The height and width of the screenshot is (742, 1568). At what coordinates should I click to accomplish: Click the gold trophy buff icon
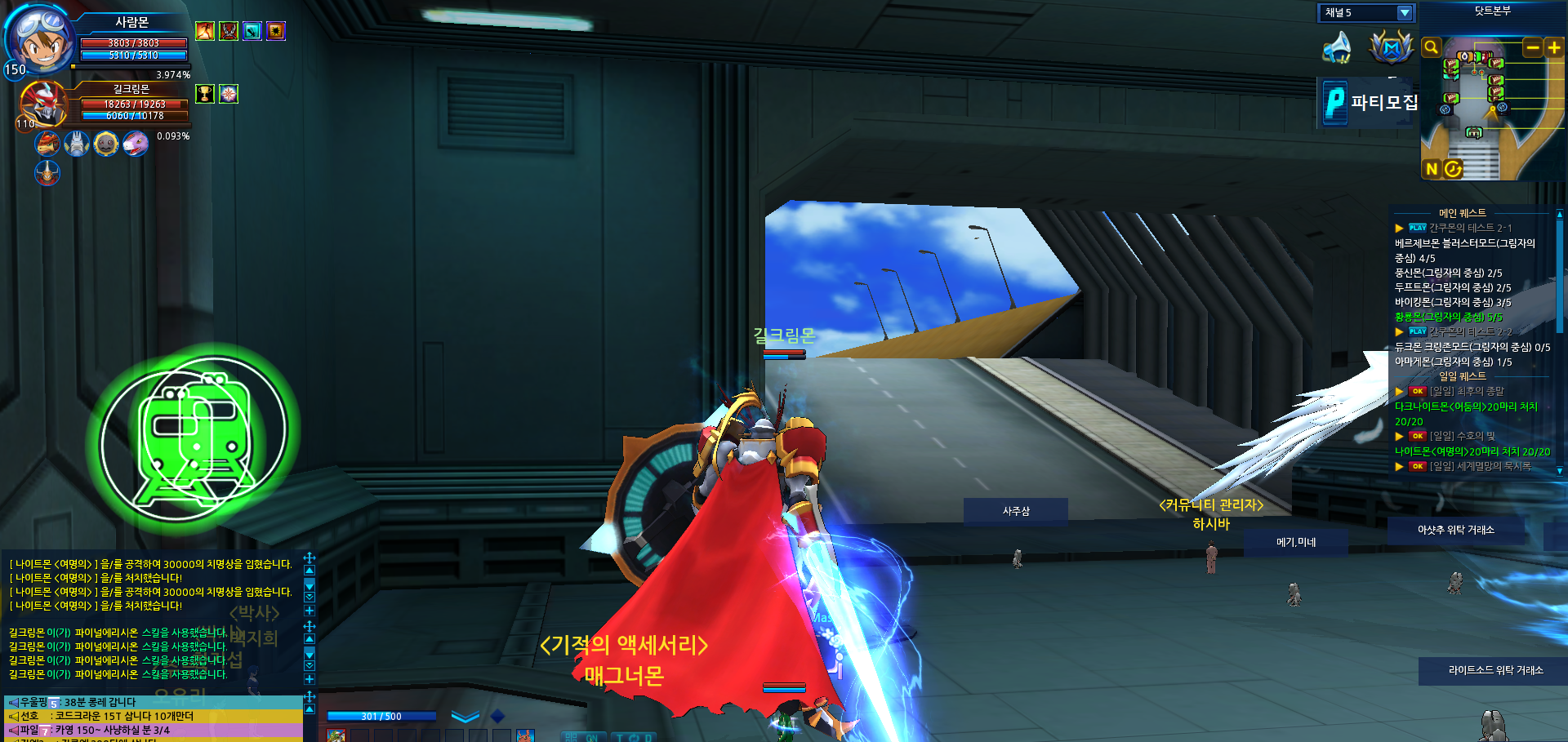(x=205, y=94)
